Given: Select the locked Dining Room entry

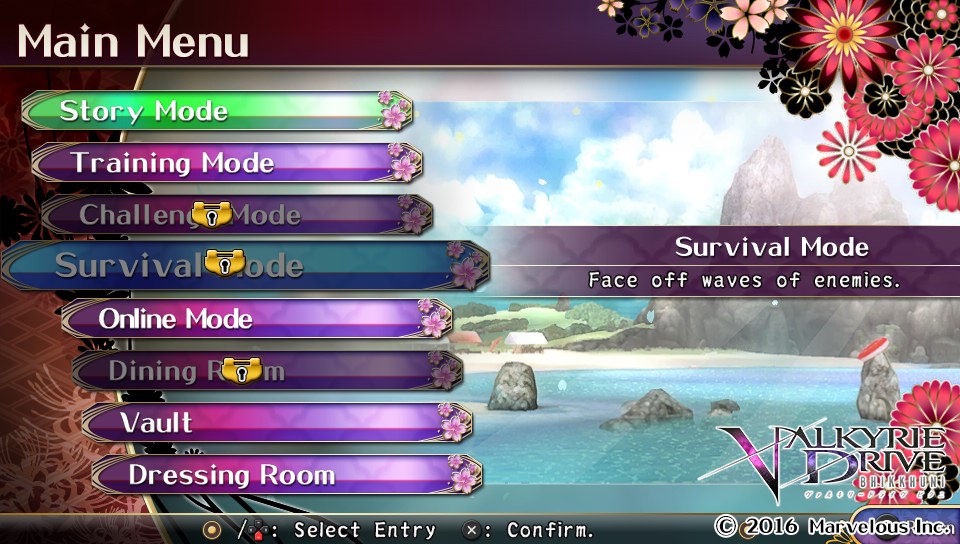Looking at the screenshot, I should click(265, 371).
